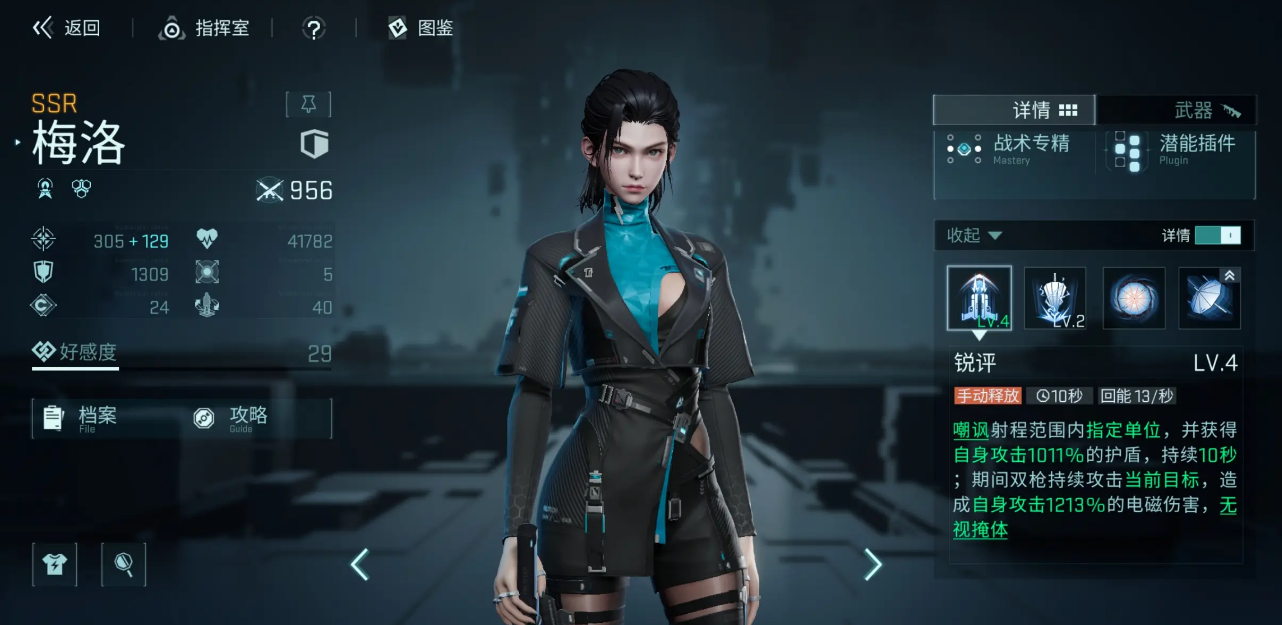This screenshot has height=625, width=1282.
Task: Go back using the 返回 button
Action: pyautogui.click(x=67, y=28)
